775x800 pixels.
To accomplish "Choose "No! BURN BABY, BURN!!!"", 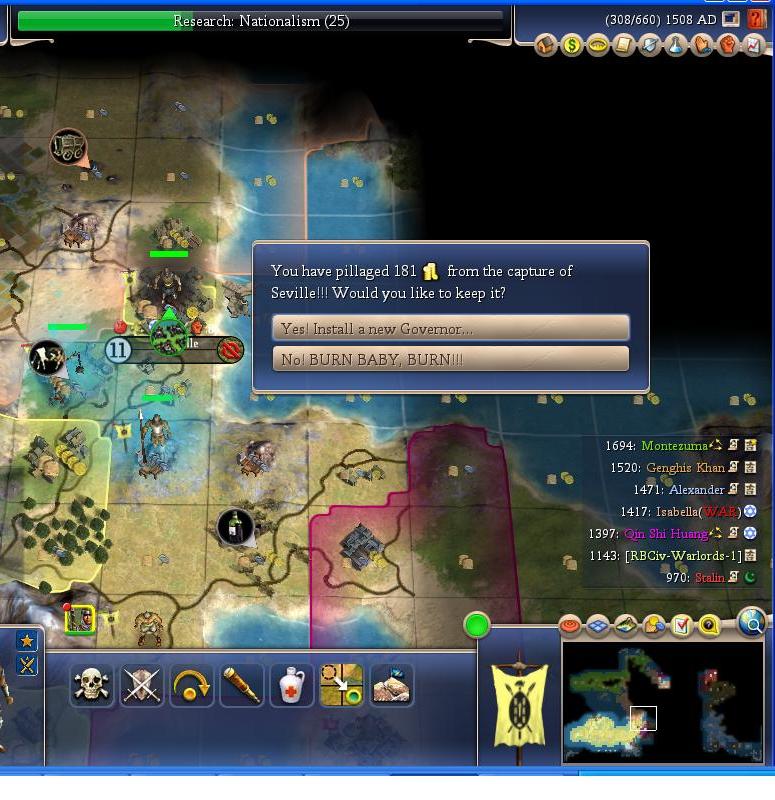I will pyautogui.click(x=450, y=359).
